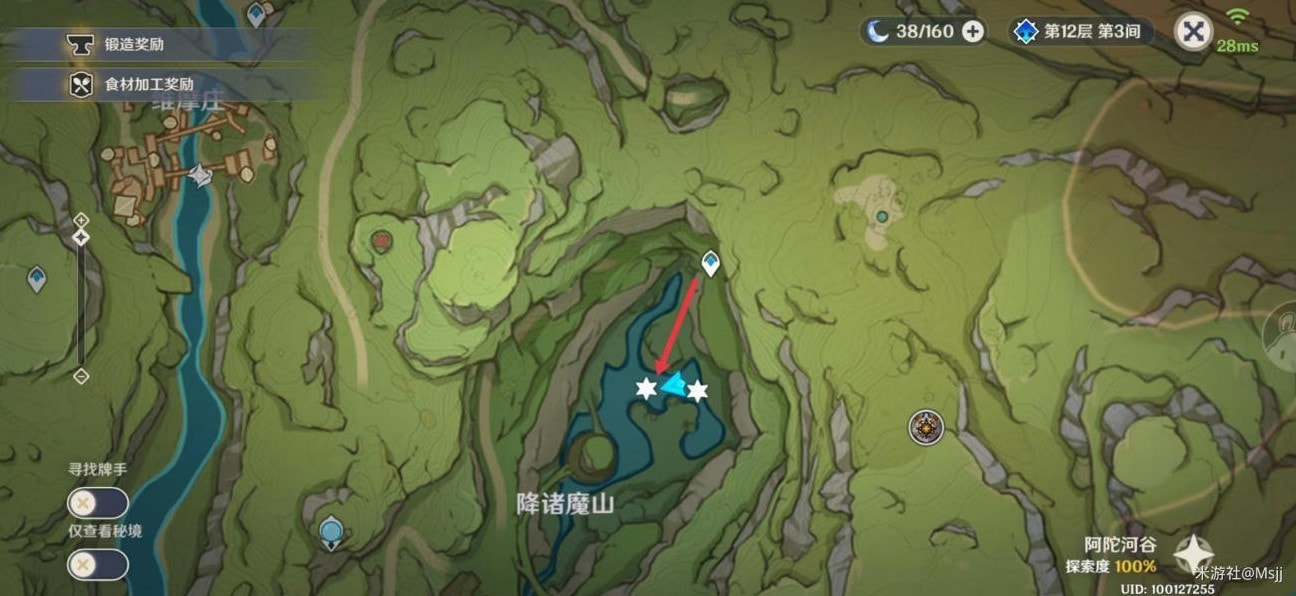
Task: Select the teleport waypoint above the red arrow
Action: pos(710,263)
